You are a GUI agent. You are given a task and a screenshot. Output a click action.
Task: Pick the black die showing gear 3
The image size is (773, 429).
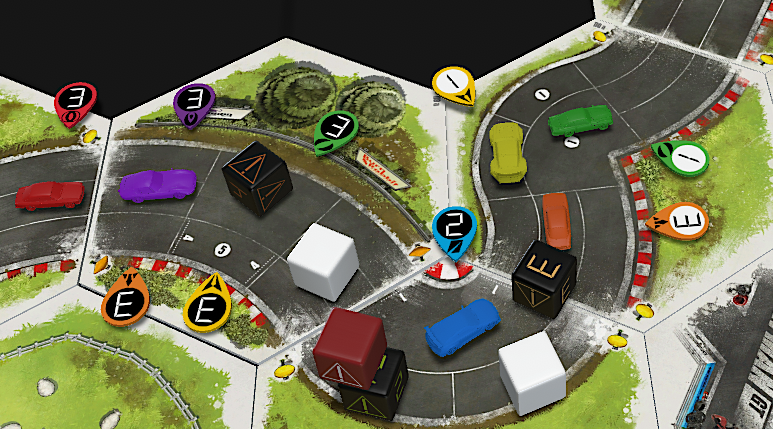(544, 272)
